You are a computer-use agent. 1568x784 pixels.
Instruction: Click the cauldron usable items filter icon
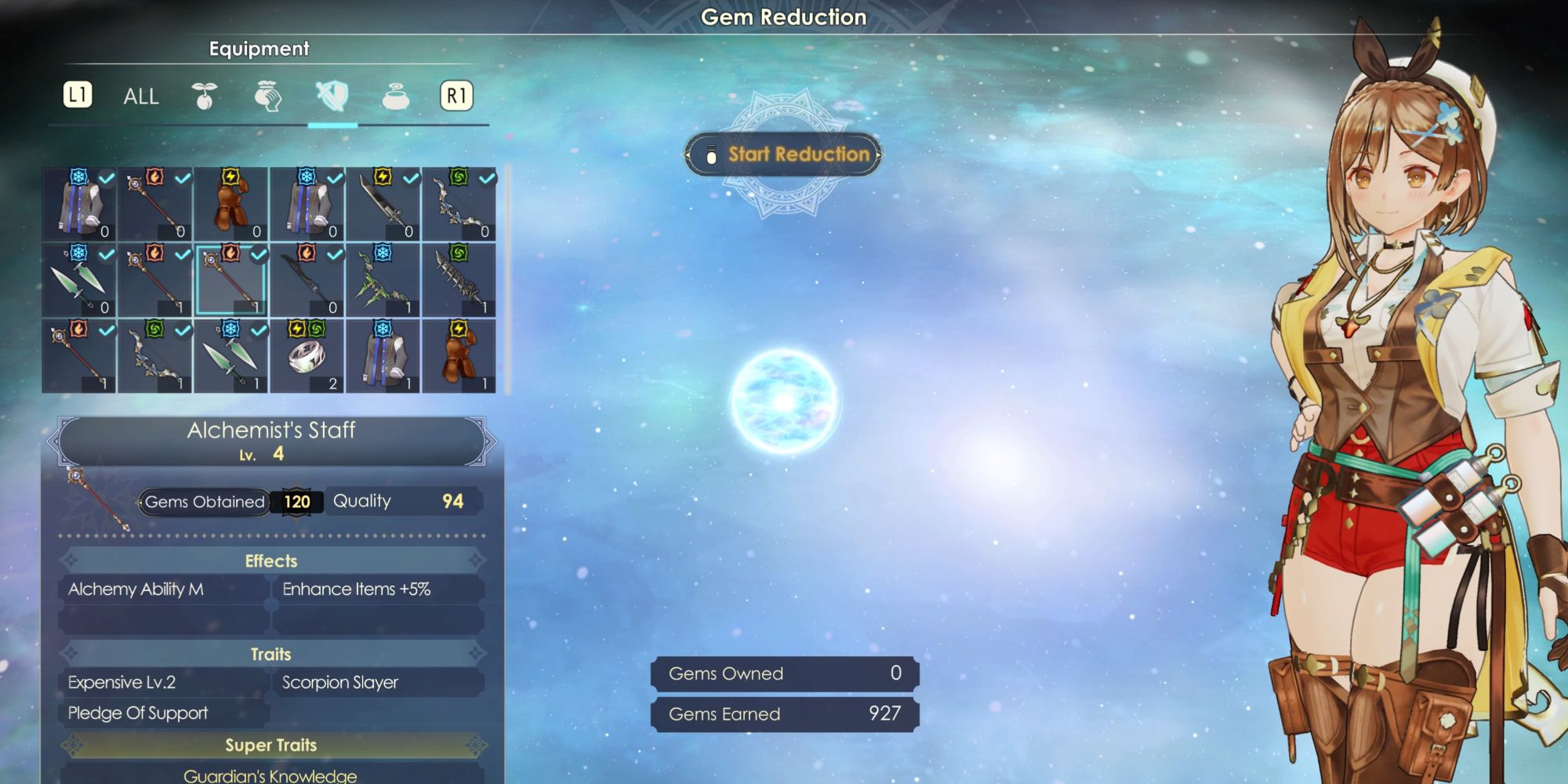(394, 97)
